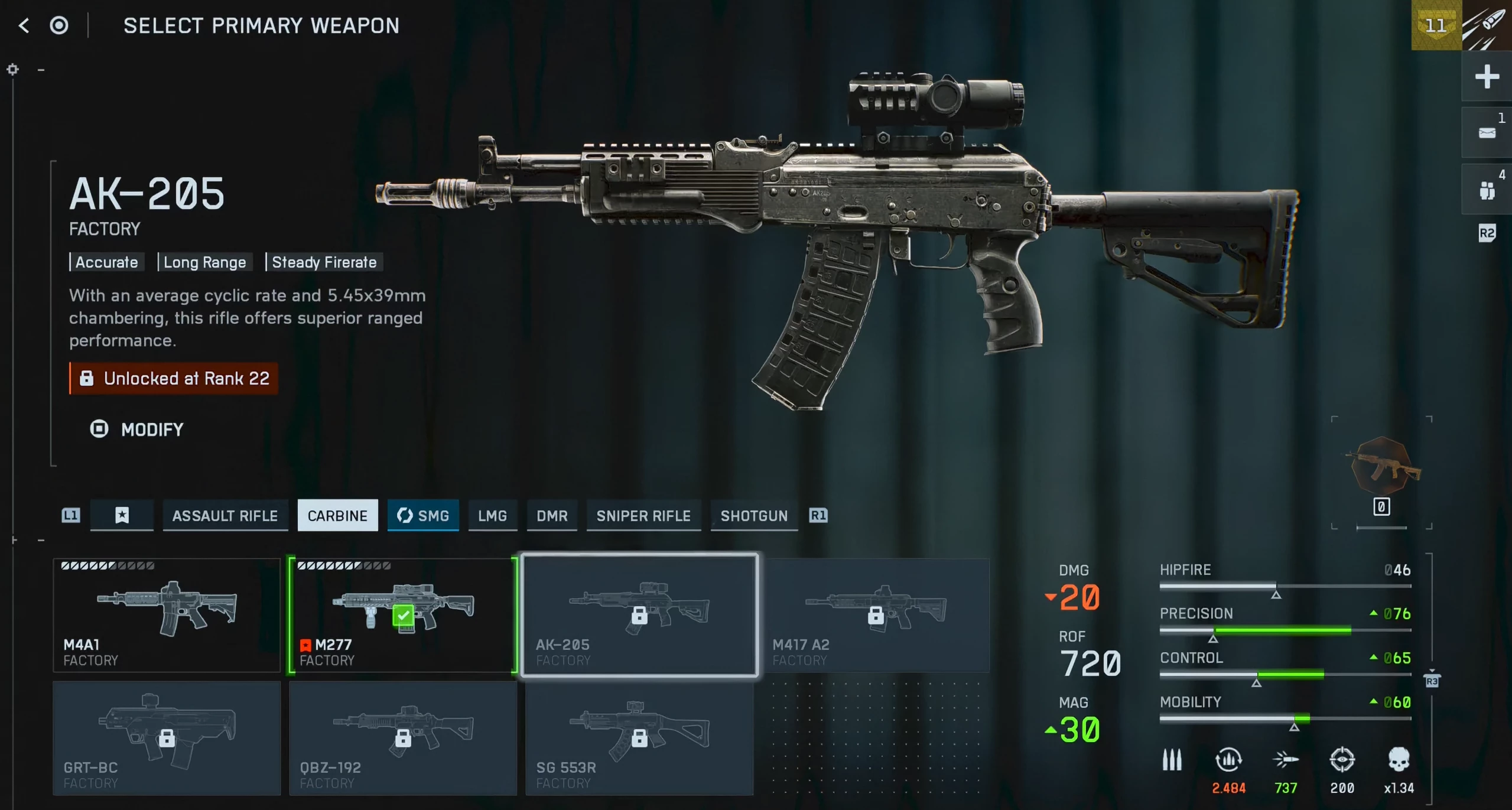This screenshot has width=1512, height=810.
Task: Open the weapon skin preview thumbnail
Action: 1382,467
